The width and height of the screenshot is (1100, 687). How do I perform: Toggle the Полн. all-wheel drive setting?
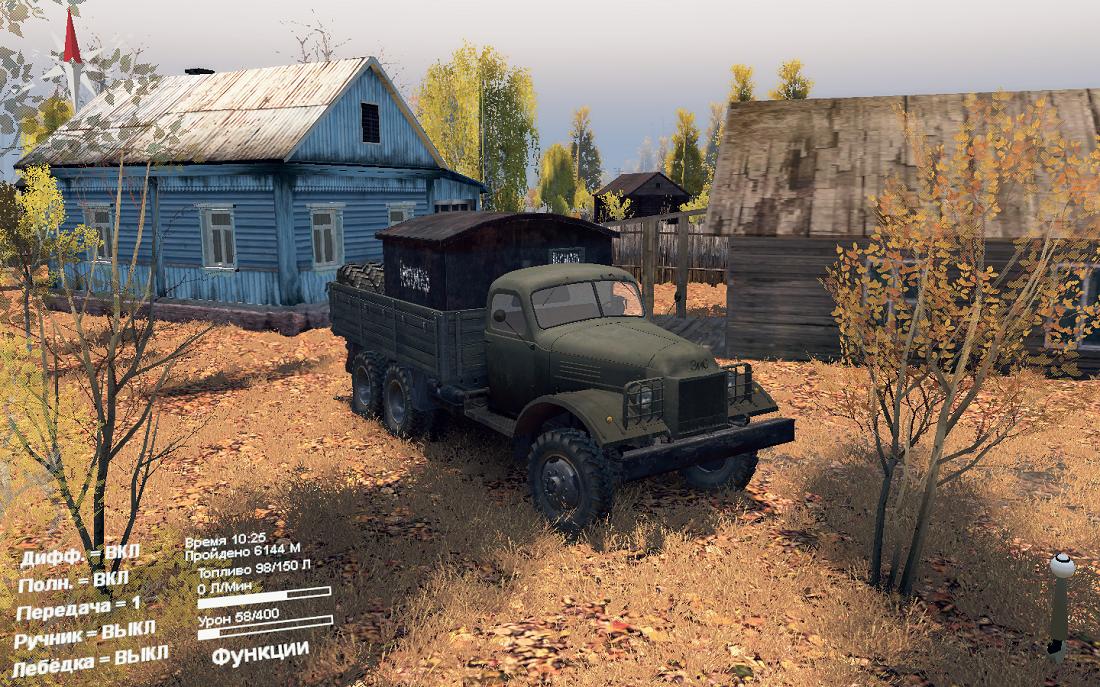click(74, 581)
